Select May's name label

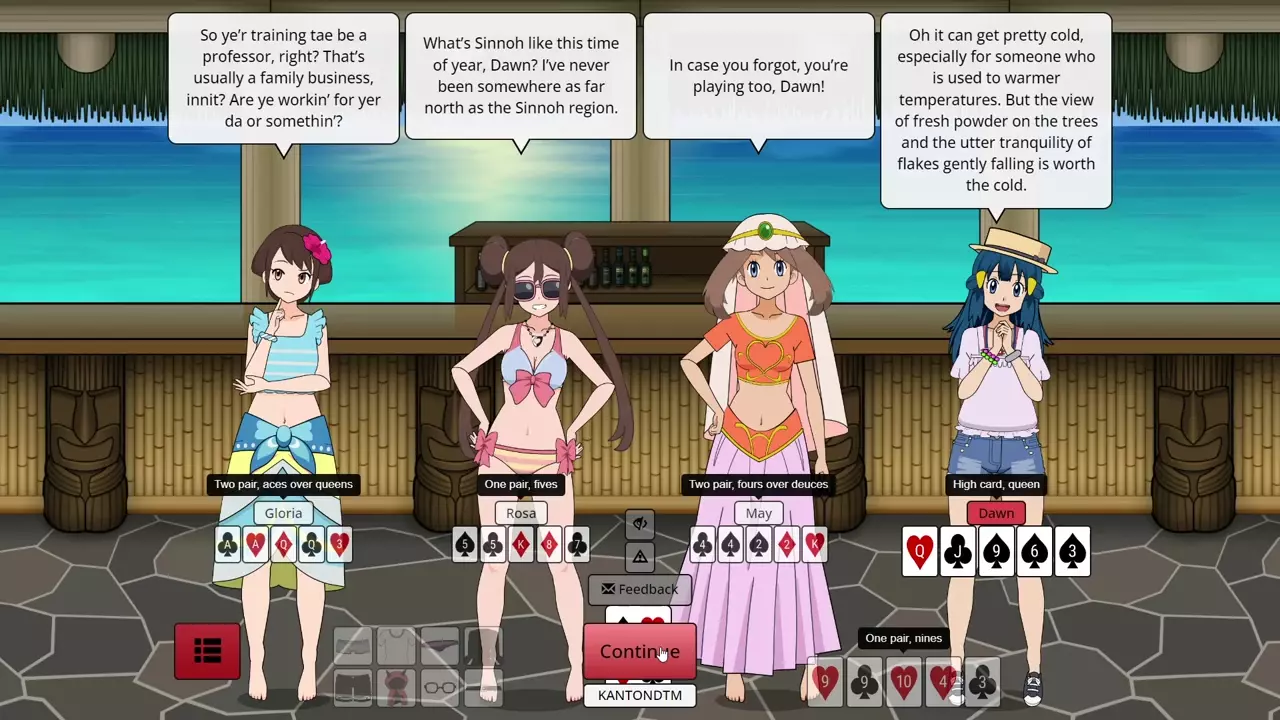pyautogui.click(x=758, y=513)
